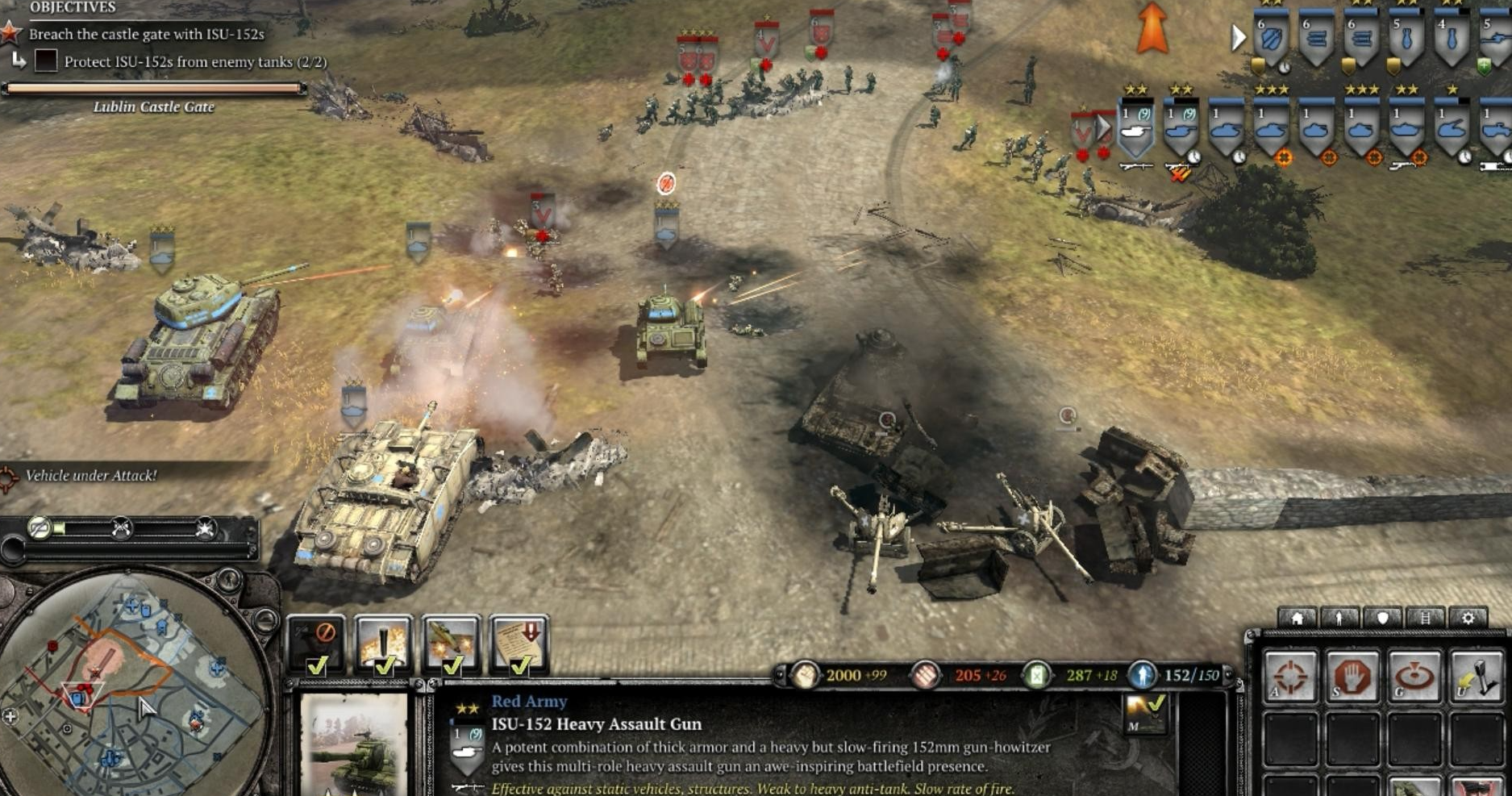Switch to the home tab in command panel
This screenshot has height=796, width=1512.
[1297, 616]
